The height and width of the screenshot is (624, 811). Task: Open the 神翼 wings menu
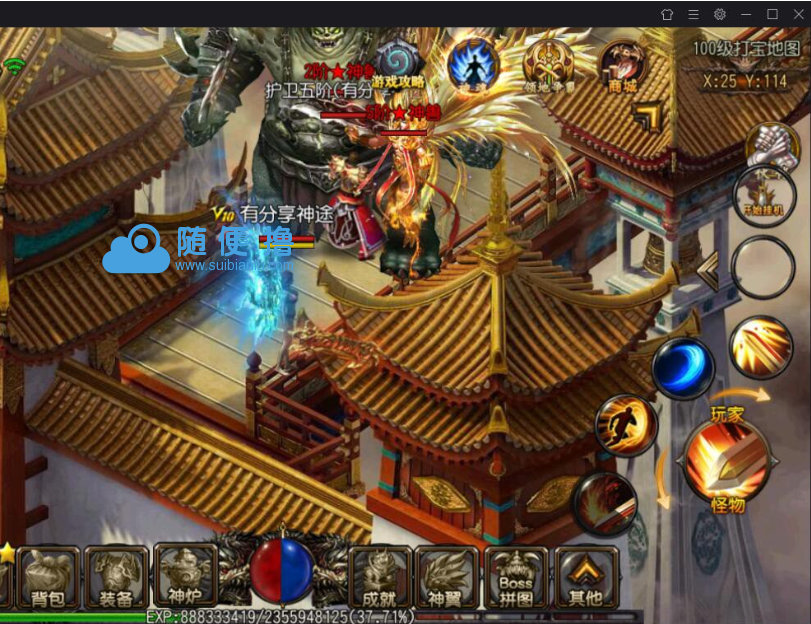click(x=447, y=577)
